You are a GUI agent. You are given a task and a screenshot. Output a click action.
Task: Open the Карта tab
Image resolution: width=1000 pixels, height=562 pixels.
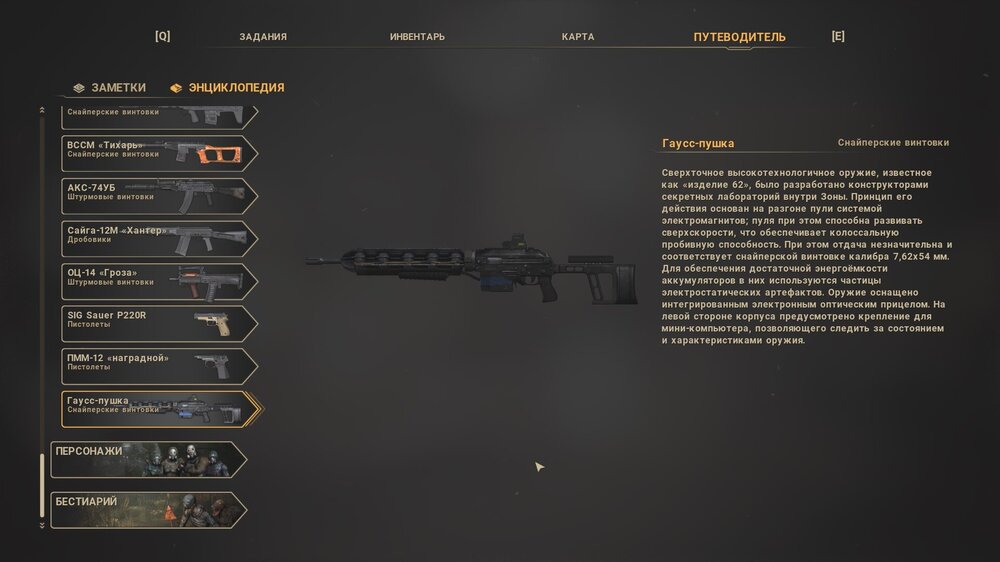(578, 37)
